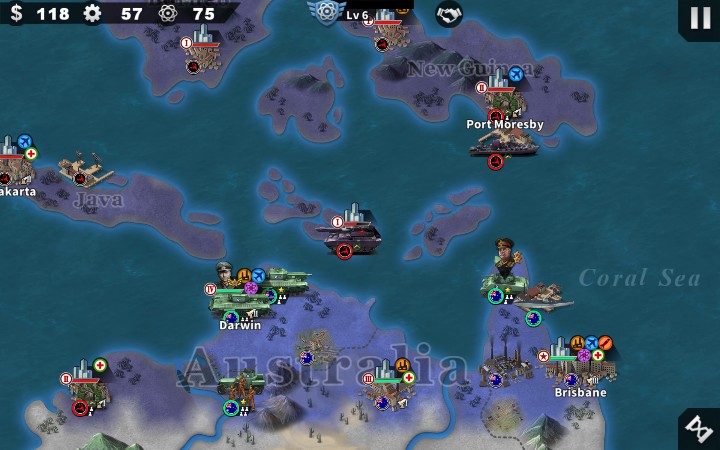
Task: End the turn with the hourglass button
Action: pyautogui.click(x=698, y=429)
